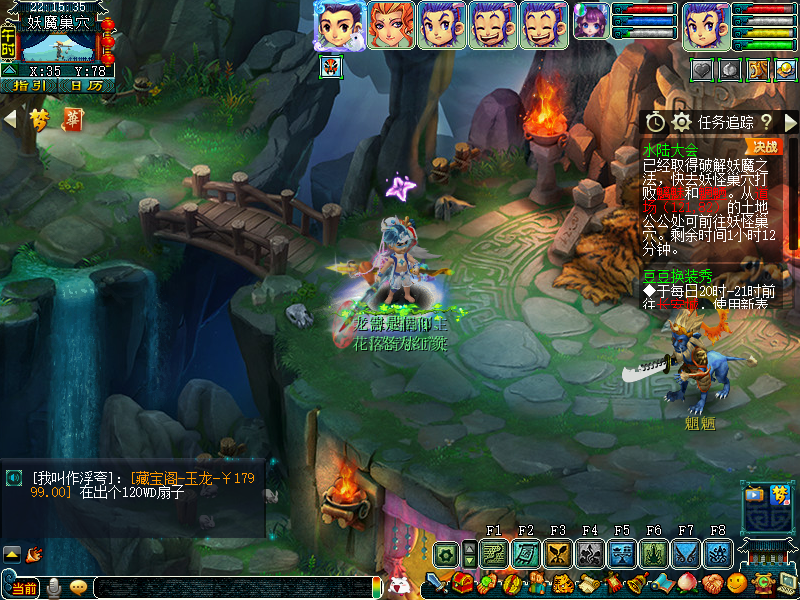Image resolution: width=800 pixels, height=600 pixels.
Task: Open quest tracker gear settings
Action: (682, 122)
